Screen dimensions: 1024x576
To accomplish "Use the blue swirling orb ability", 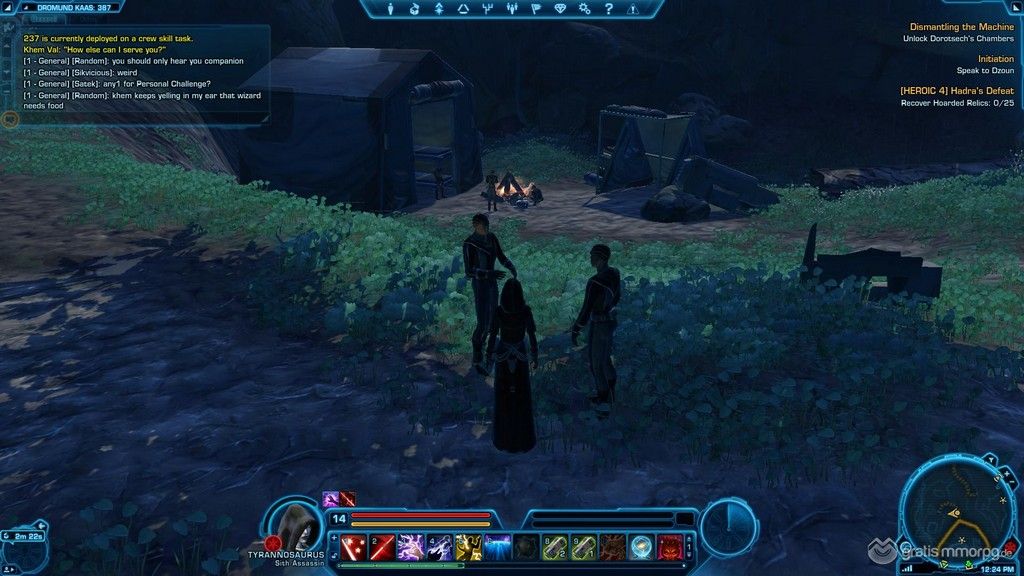I will tap(641, 547).
